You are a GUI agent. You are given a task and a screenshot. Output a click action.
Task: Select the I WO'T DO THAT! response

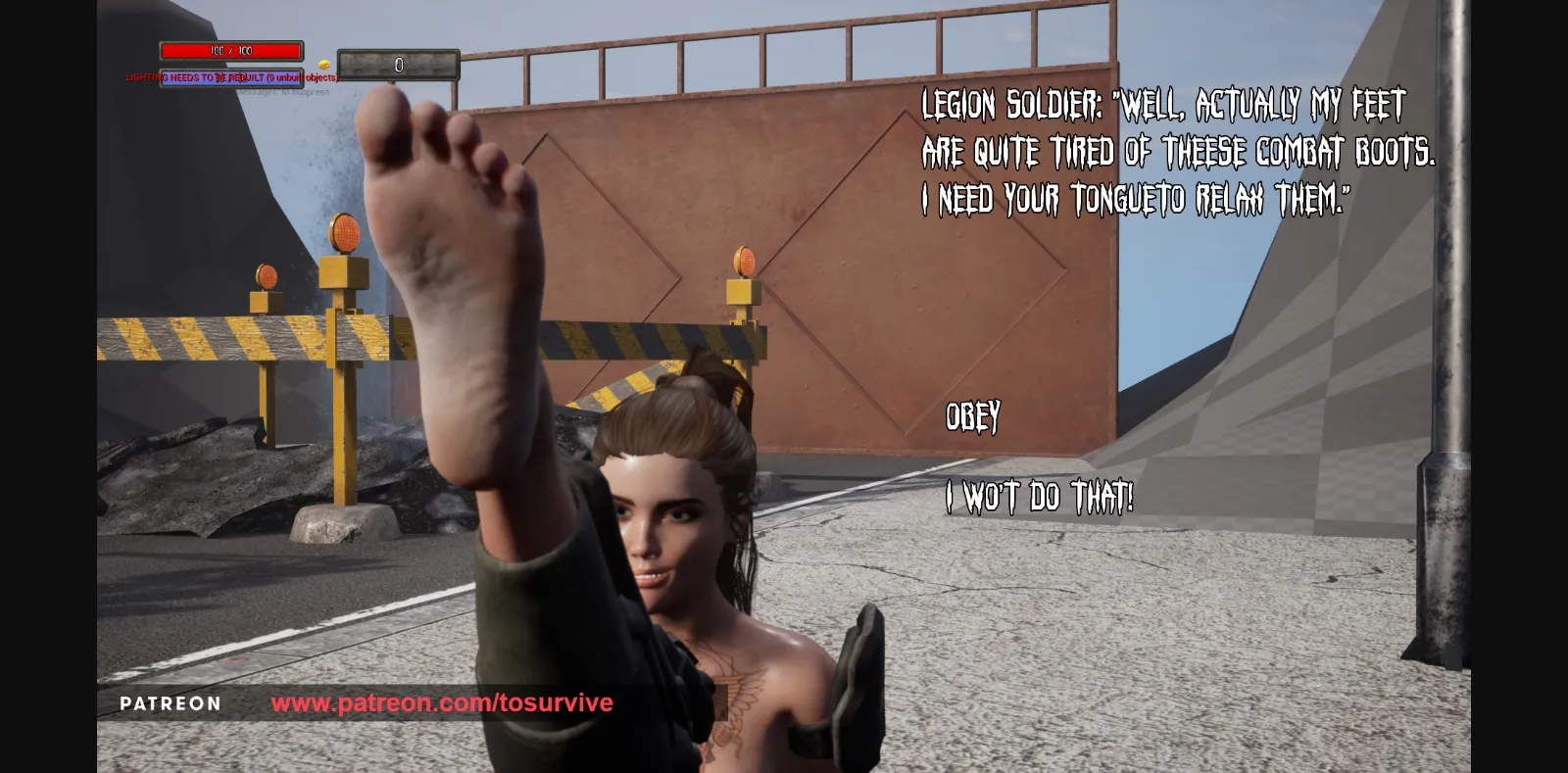[1039, 496]
